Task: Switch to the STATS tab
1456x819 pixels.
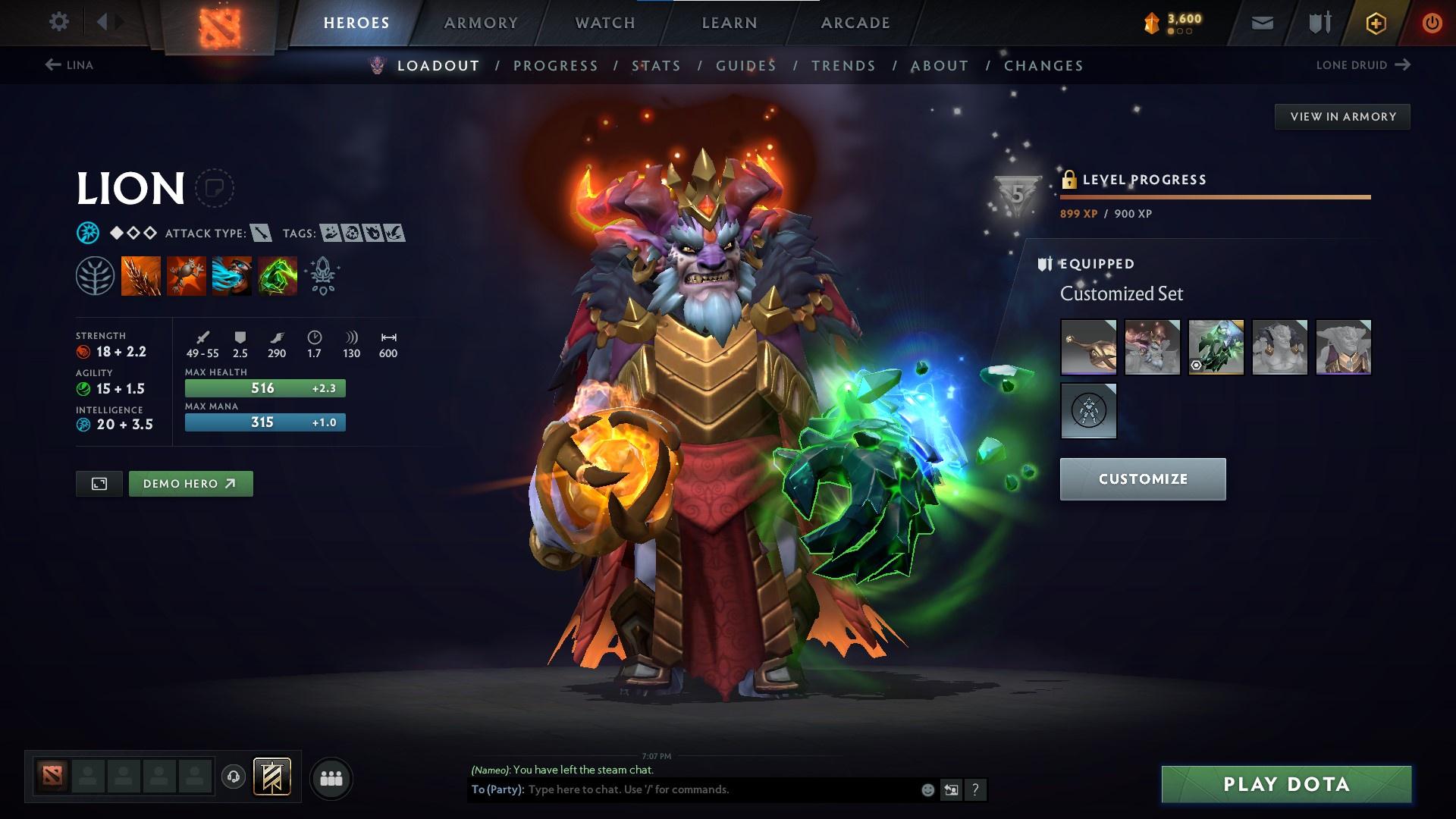Action: coord(657,66)
